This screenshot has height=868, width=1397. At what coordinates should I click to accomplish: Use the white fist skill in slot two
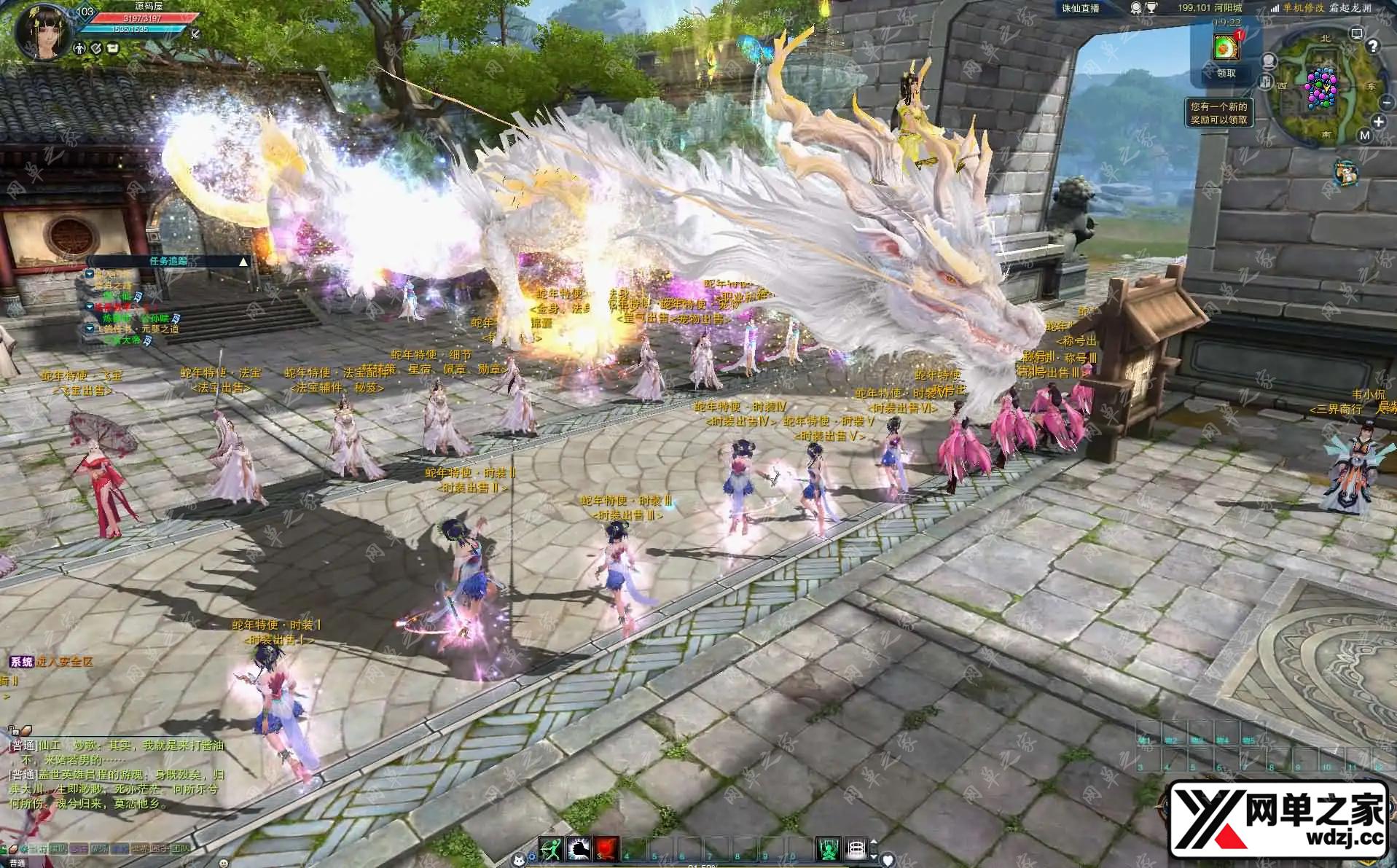[x=578, y=848]
